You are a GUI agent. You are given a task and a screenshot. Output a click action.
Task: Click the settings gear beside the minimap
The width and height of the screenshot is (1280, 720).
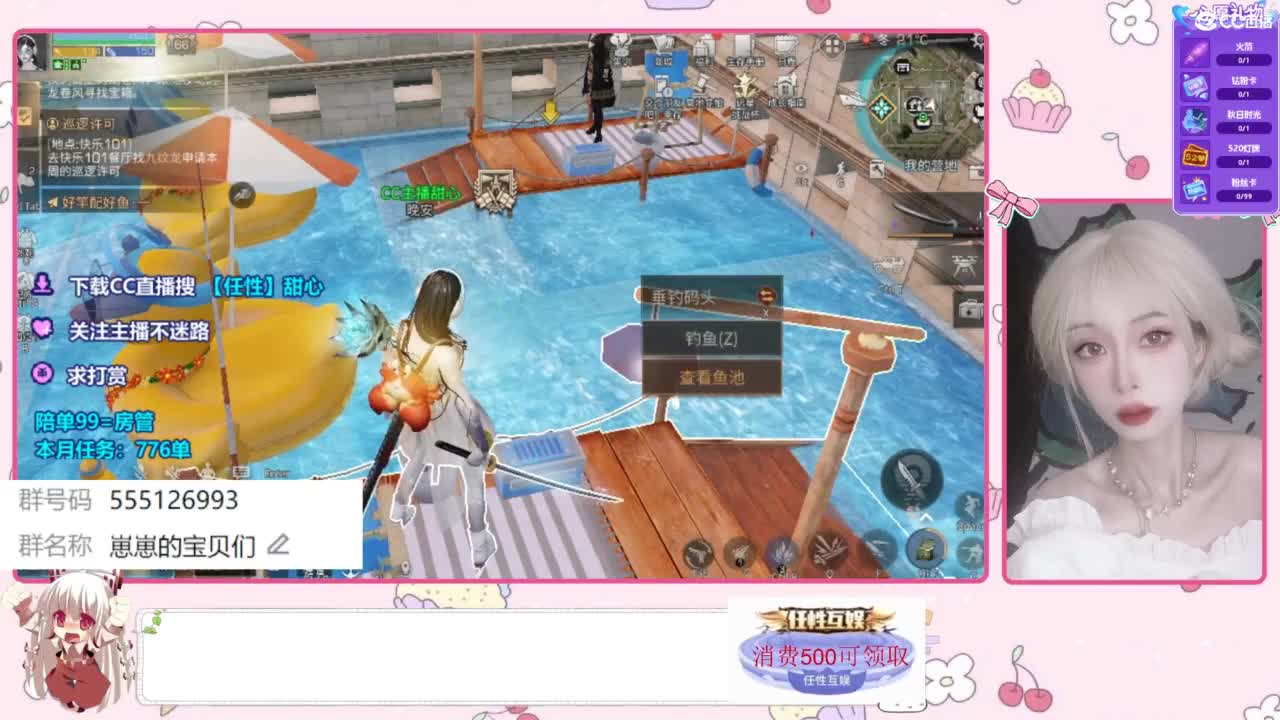point(976,42)
